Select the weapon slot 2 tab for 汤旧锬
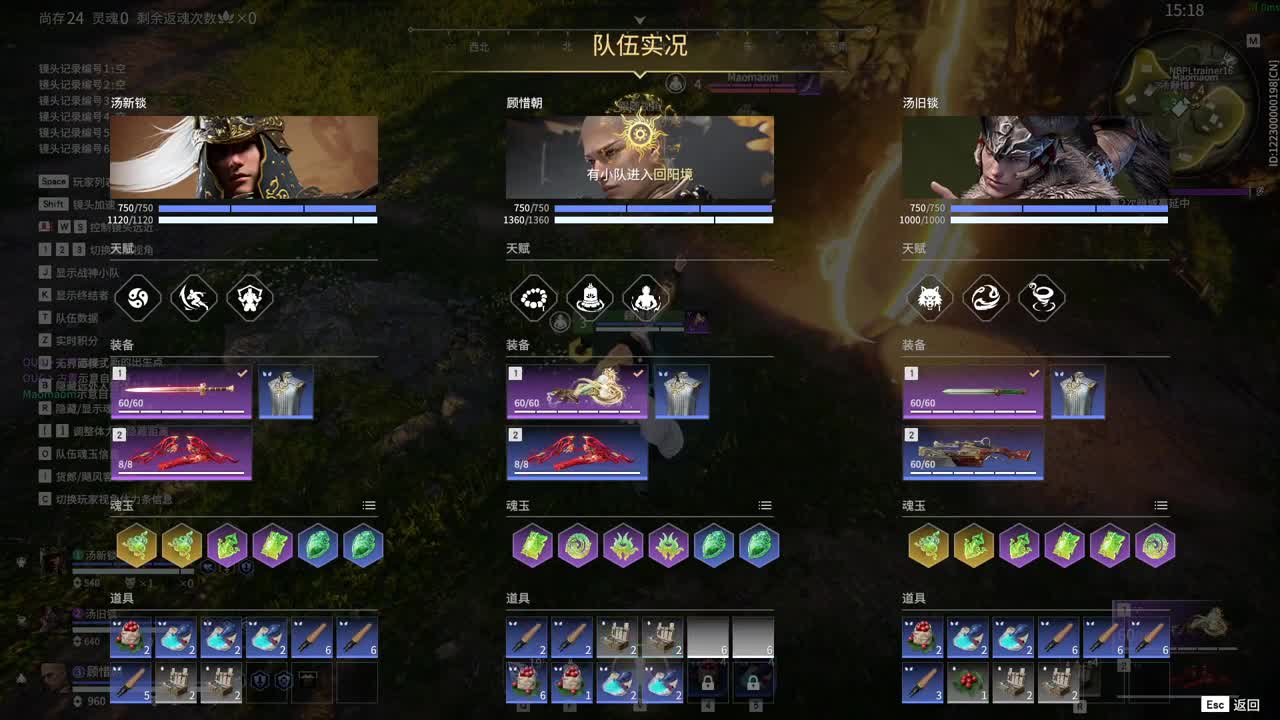The height and width of the screenshot is (720, 1280). tap(911, 434)
